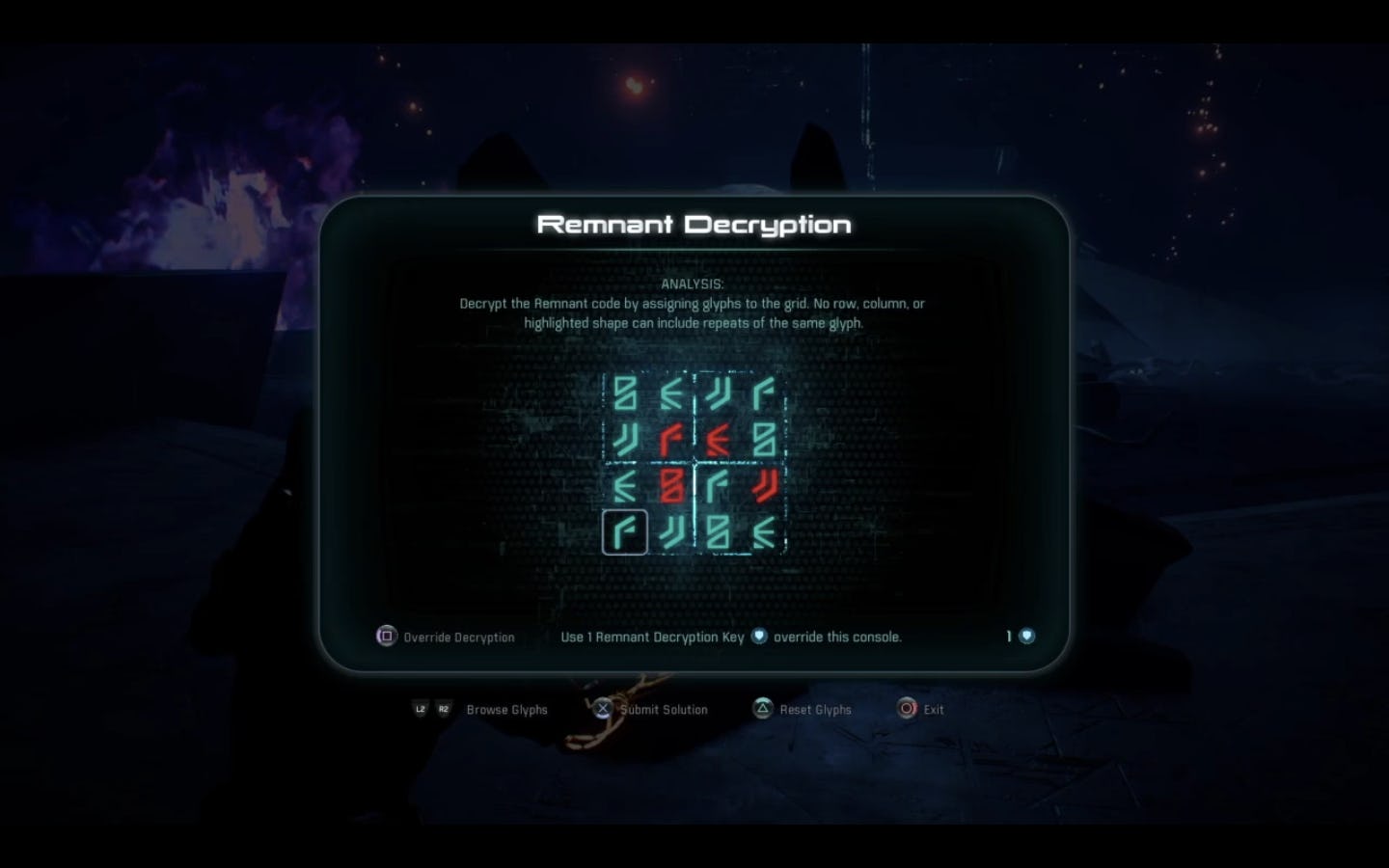Click the X button icon beside Submit Solution
Screen dimensions: 1389x868
[603, 709]
